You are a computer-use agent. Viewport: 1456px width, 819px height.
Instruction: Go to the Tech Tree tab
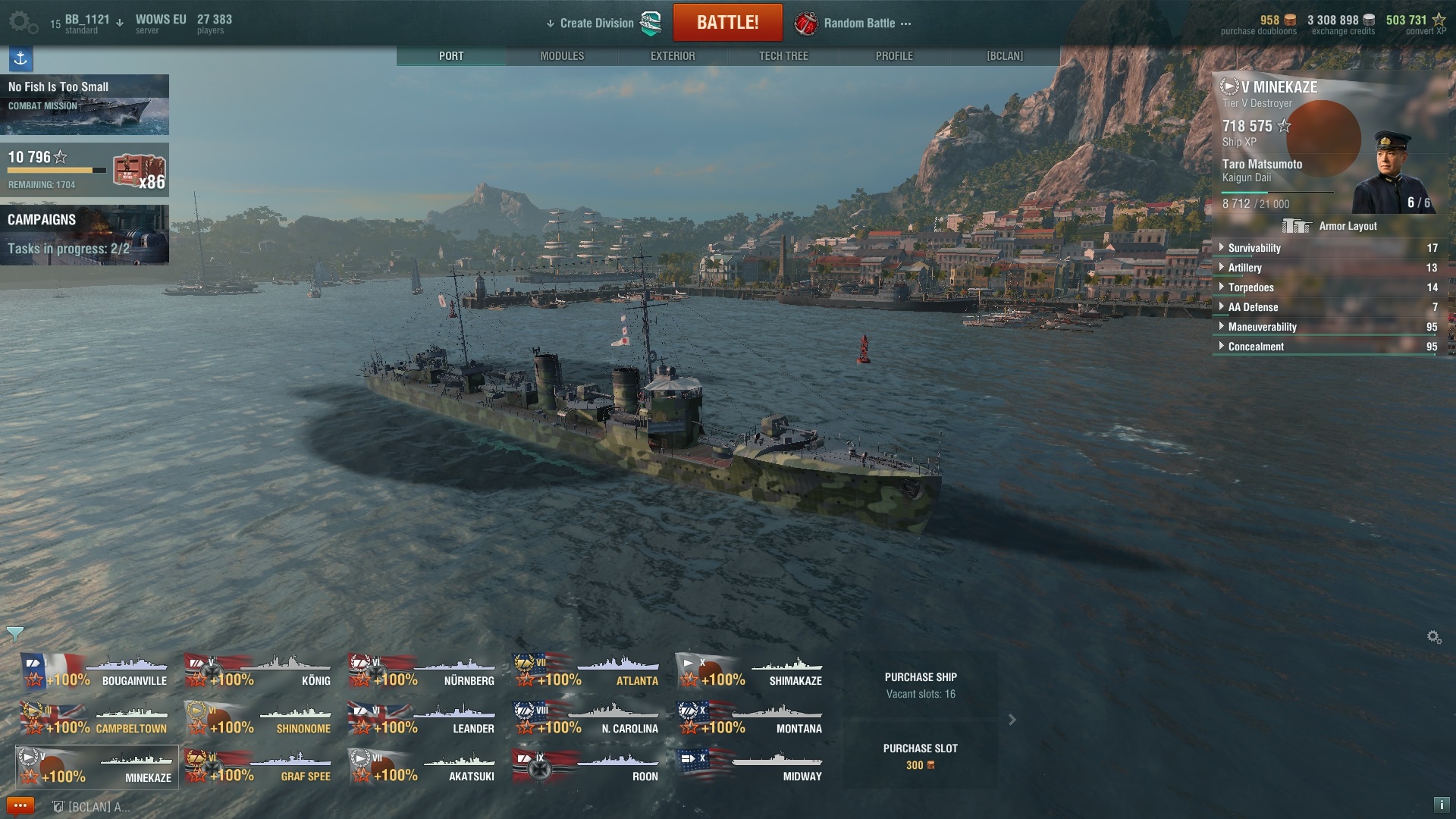tap(783, 56)
